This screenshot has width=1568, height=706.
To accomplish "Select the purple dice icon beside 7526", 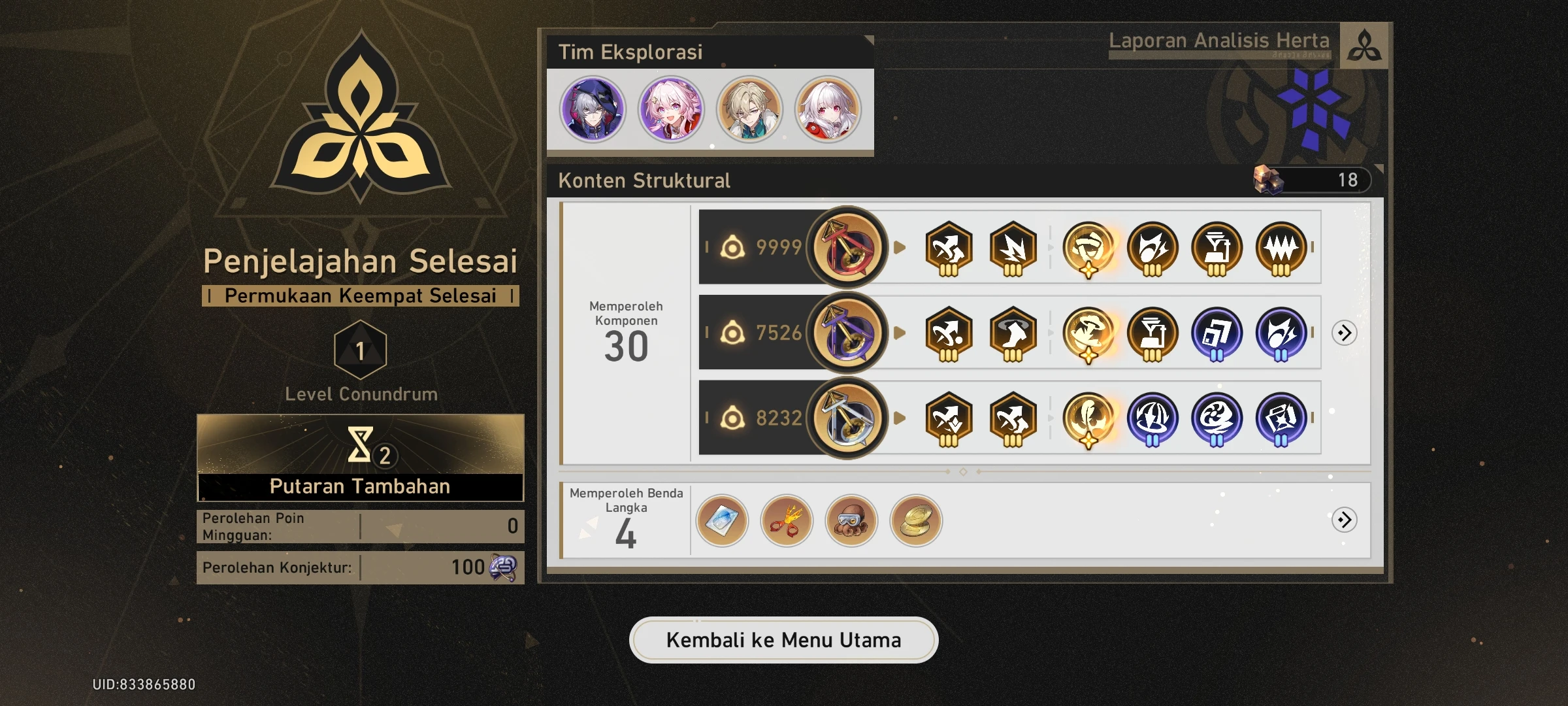I will pyautogui.click(x=847, y=333).
